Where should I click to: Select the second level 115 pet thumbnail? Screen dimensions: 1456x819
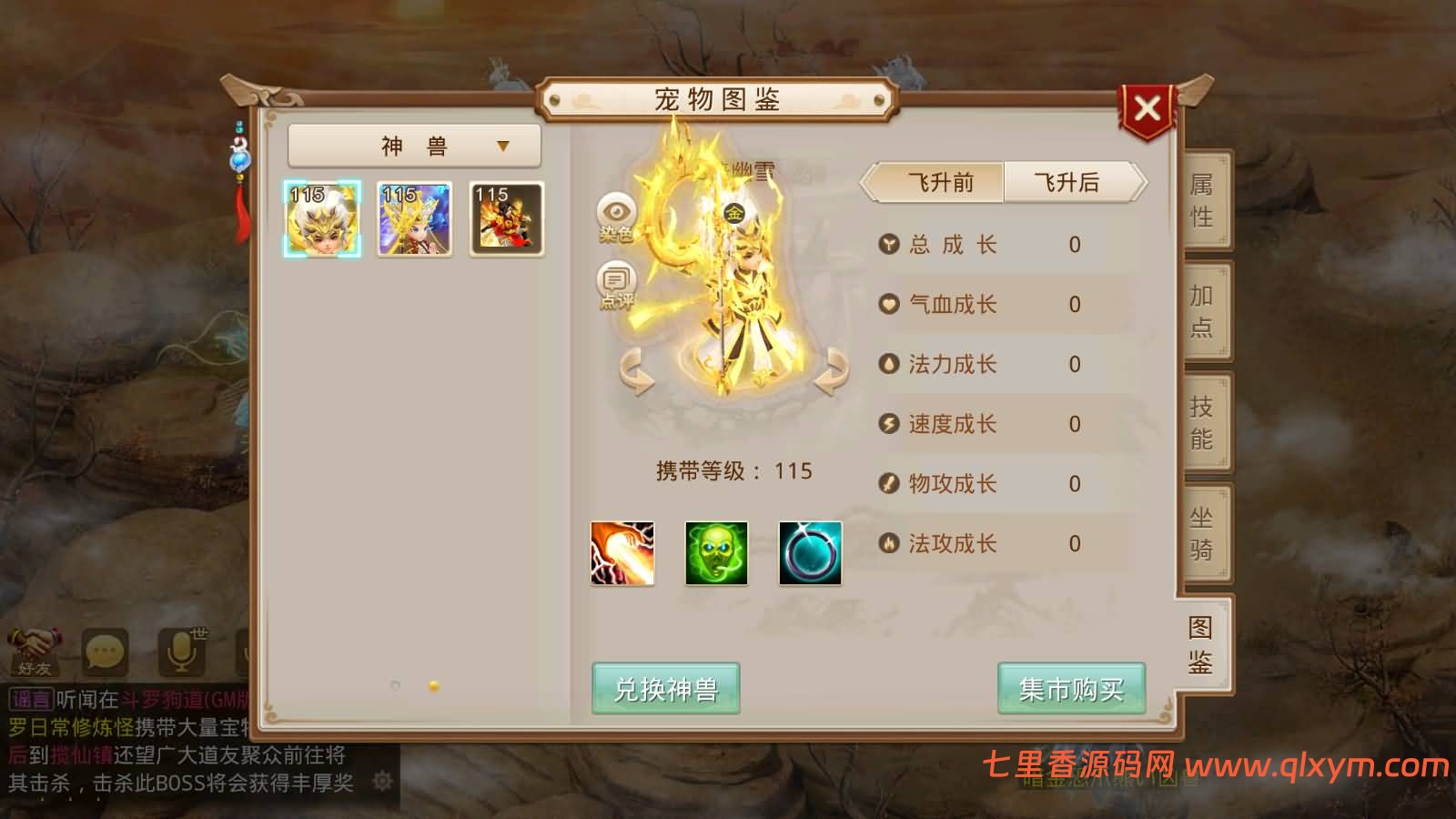point(414,218)
